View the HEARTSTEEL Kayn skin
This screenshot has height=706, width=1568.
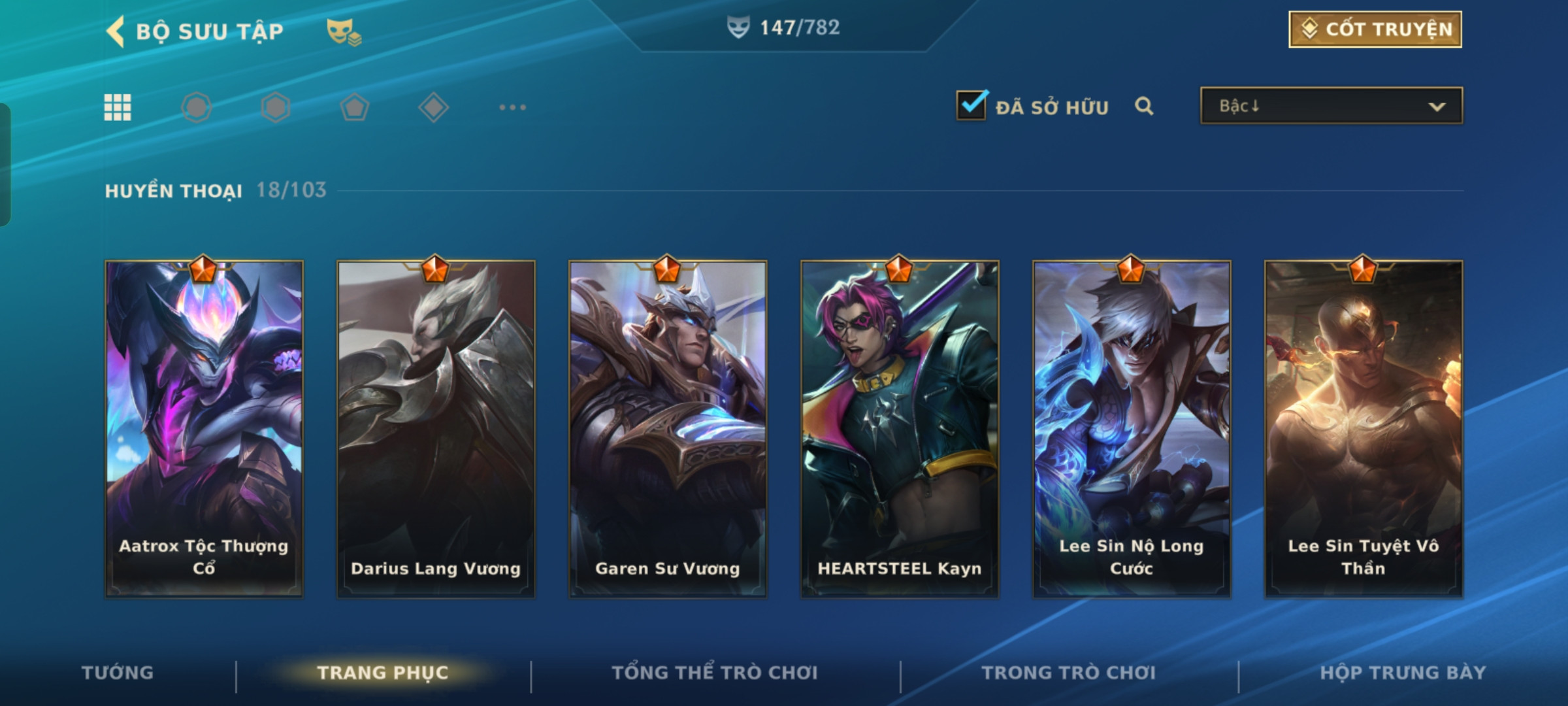tap(900, 428)
